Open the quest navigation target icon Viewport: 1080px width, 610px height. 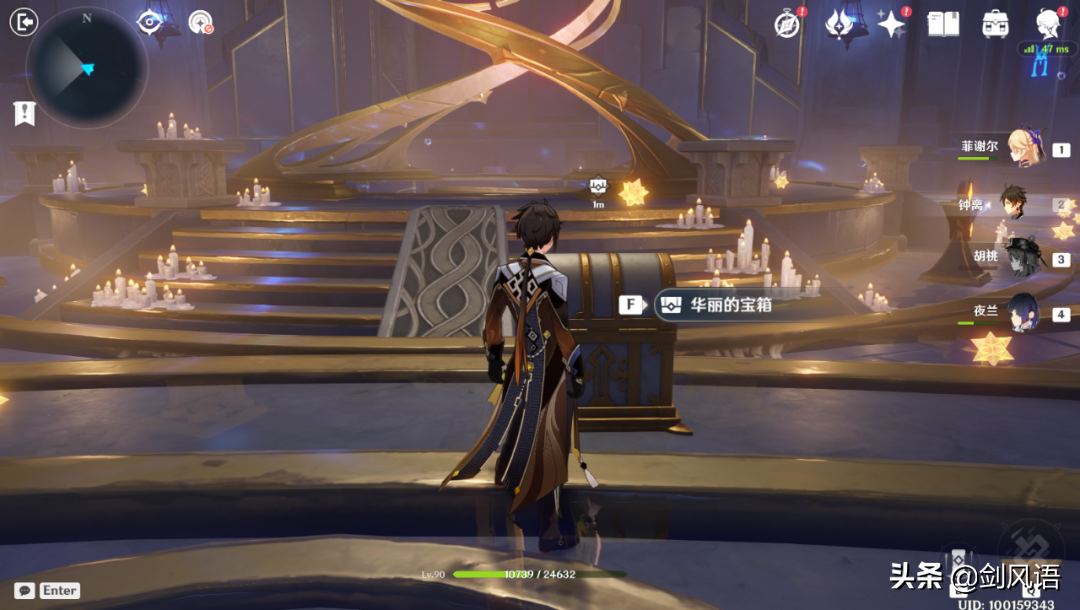201,22
